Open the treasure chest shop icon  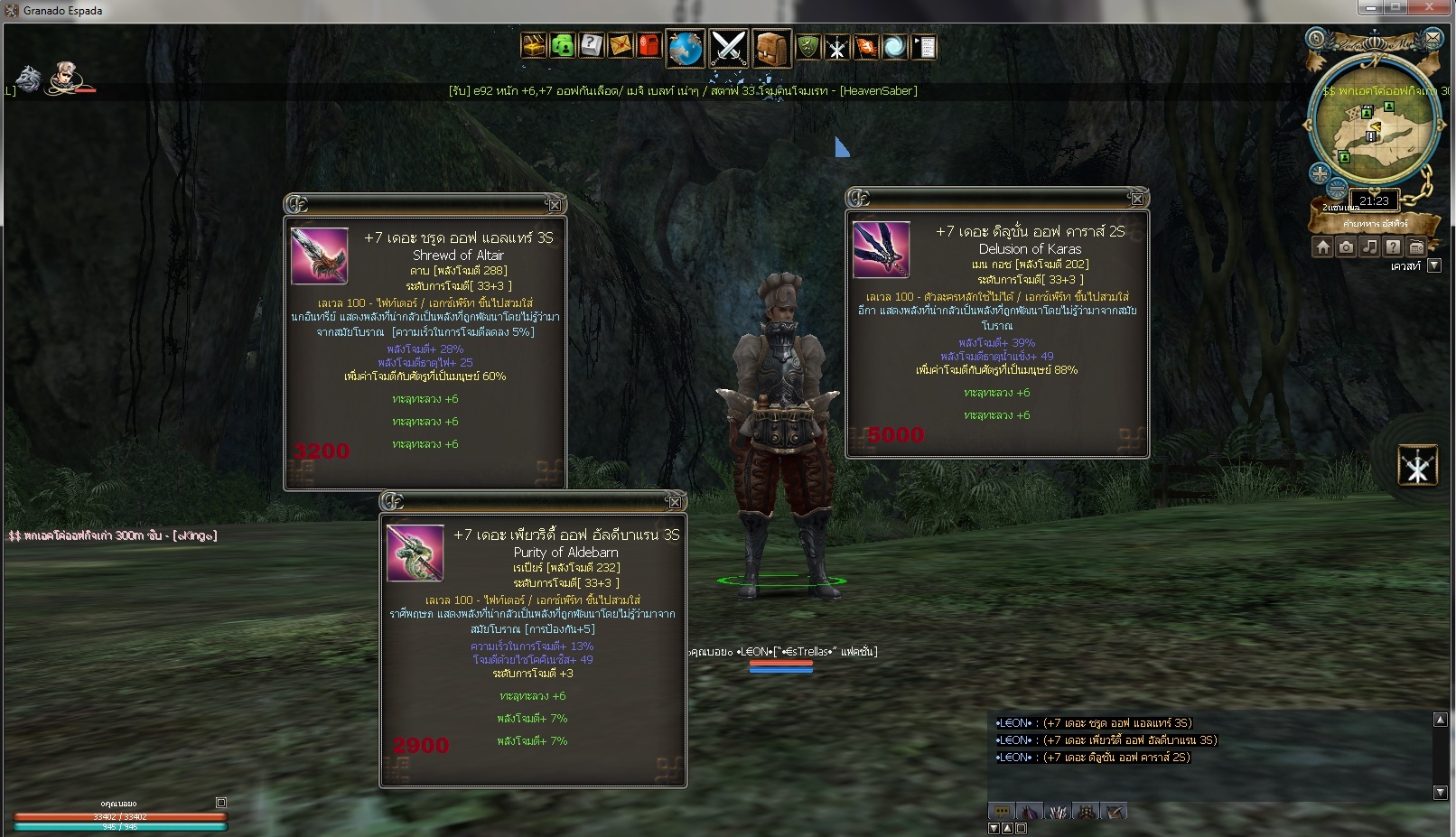534,45
